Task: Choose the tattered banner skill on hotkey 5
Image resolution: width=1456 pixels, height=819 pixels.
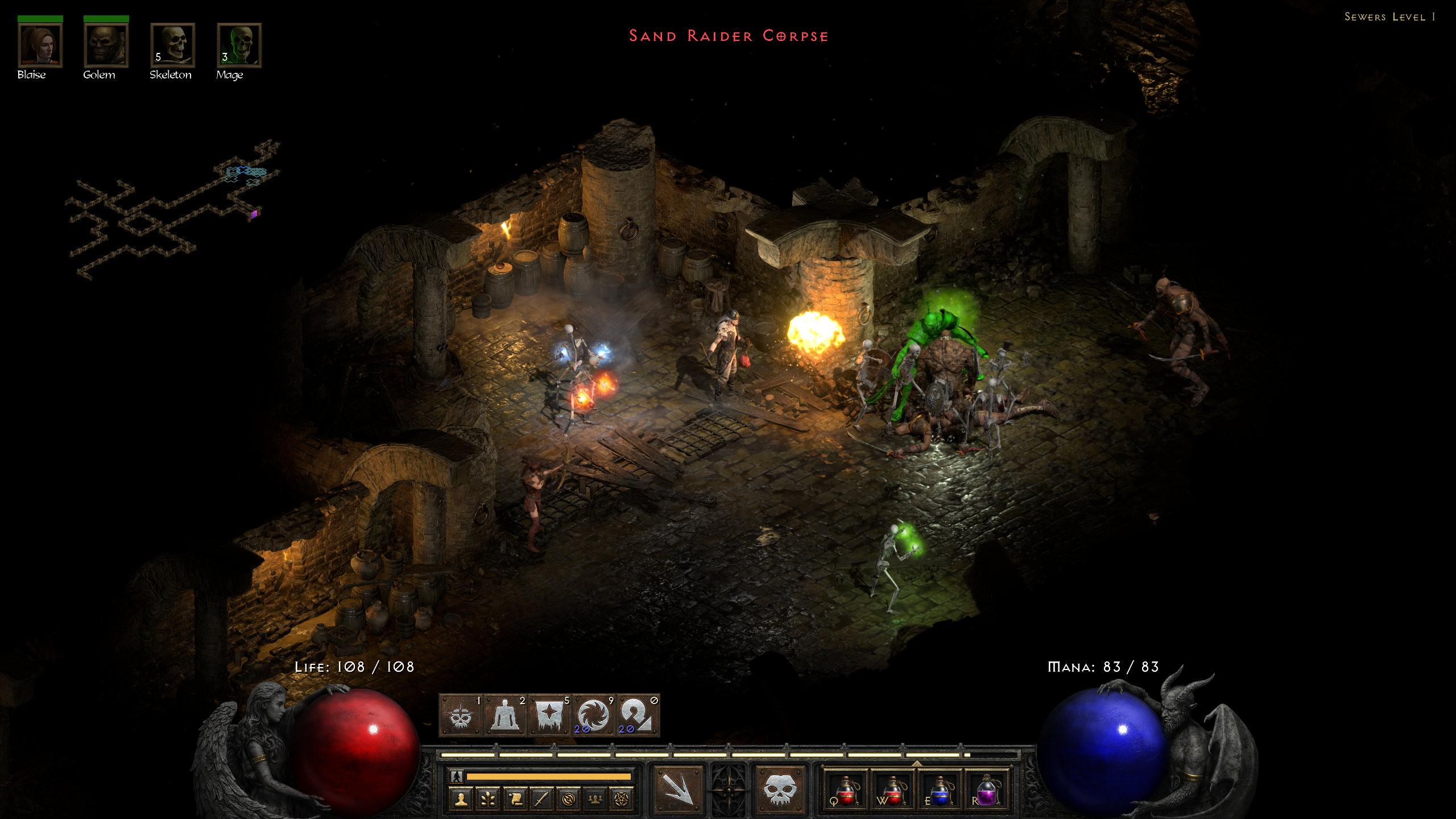Action: pyautogui.click(x=549, y=715)
